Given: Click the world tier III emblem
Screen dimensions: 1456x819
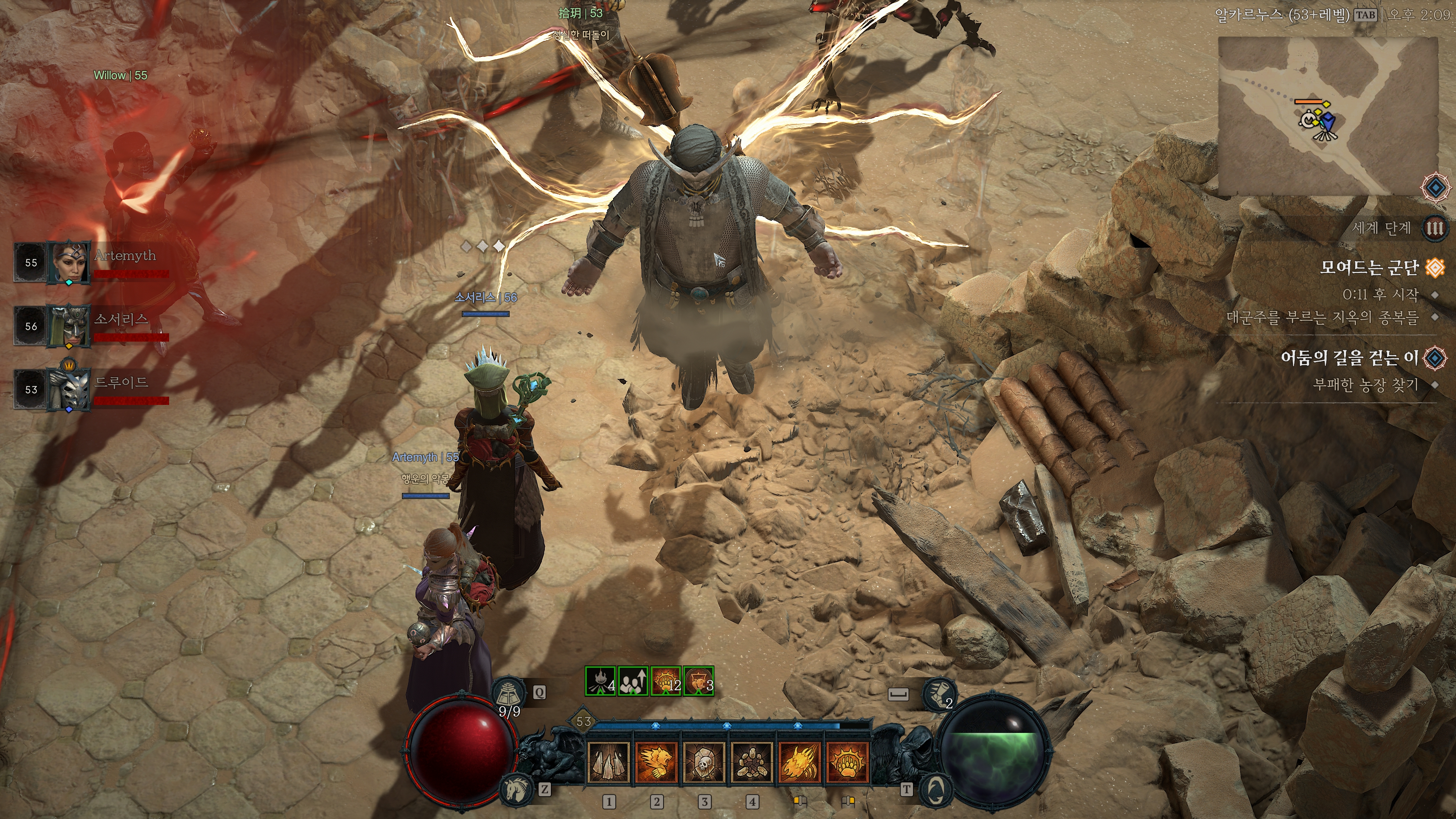Looking at the screenshot, I should [x=1435, y=228].
